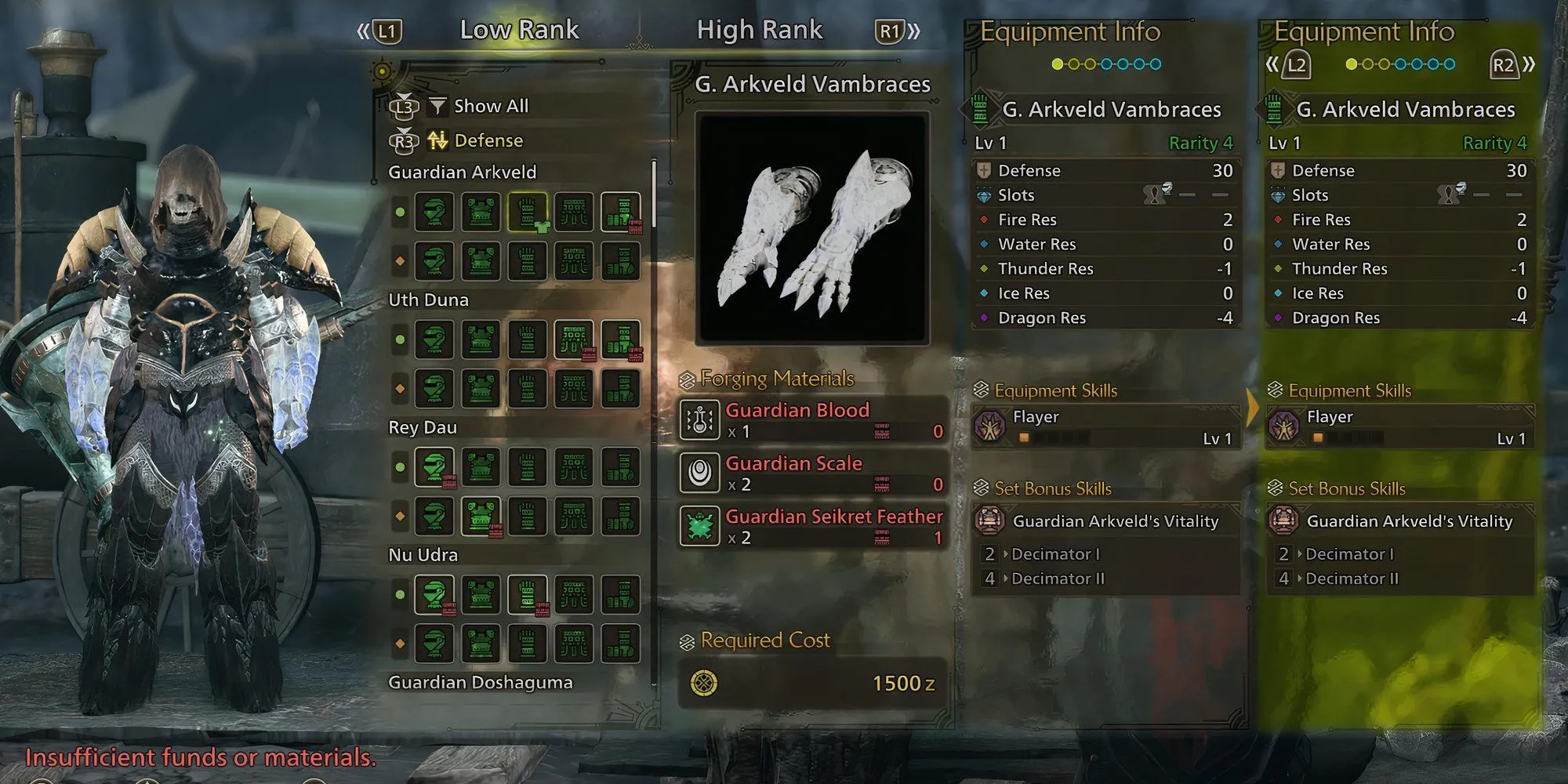Select the Guardian Scale material row
This screenshot has height=784, width=1568.
(813, 474)
